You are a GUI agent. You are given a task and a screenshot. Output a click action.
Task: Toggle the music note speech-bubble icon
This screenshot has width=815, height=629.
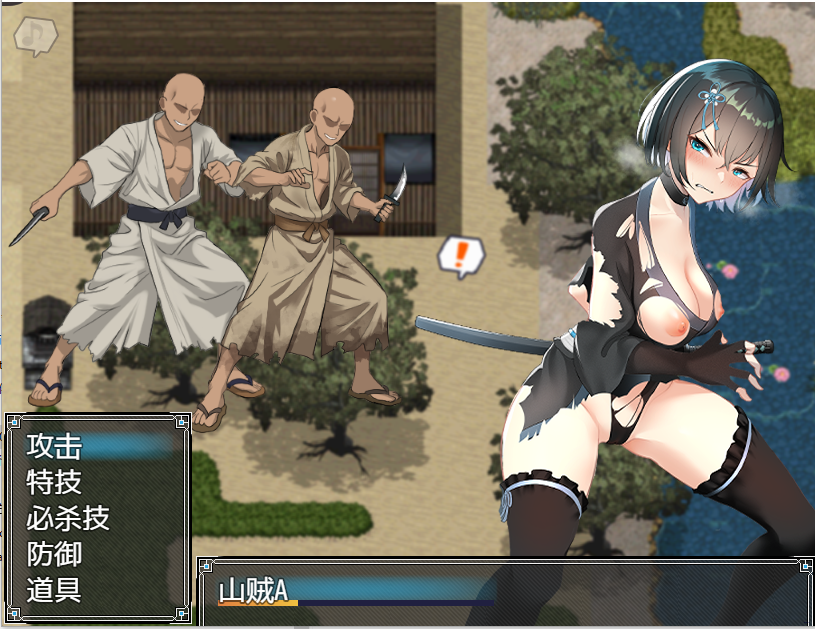[36, 37]
